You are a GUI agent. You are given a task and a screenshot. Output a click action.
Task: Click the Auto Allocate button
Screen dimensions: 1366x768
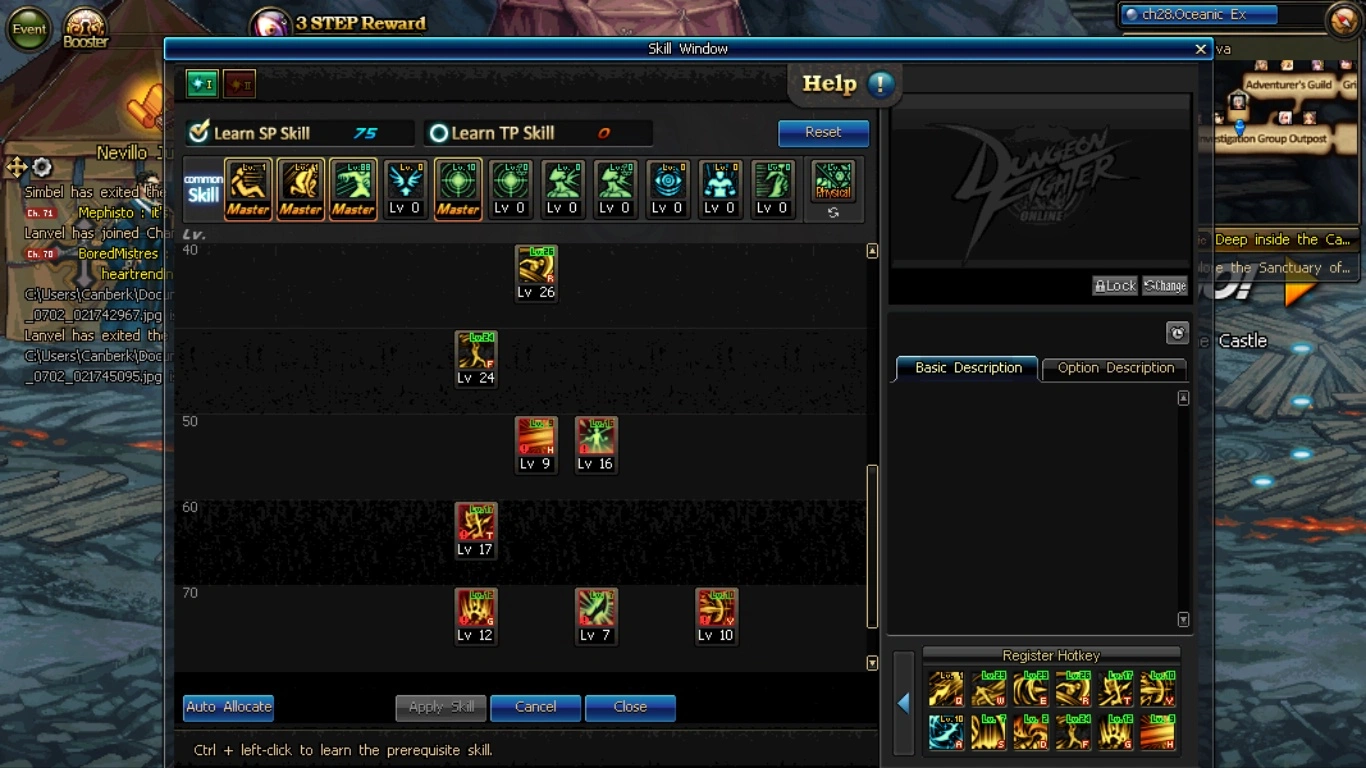click(228, 707)
